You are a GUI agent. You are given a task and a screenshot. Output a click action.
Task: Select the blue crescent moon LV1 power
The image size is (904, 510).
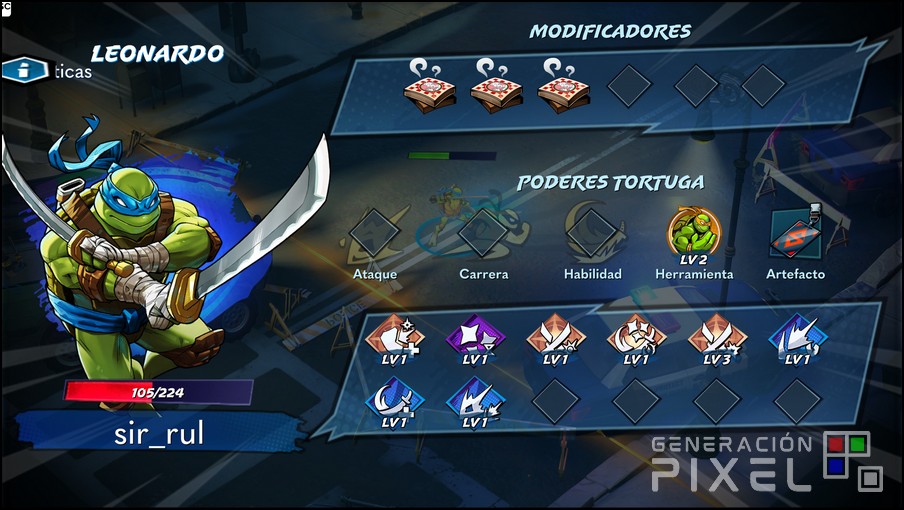tap(396, 399)
